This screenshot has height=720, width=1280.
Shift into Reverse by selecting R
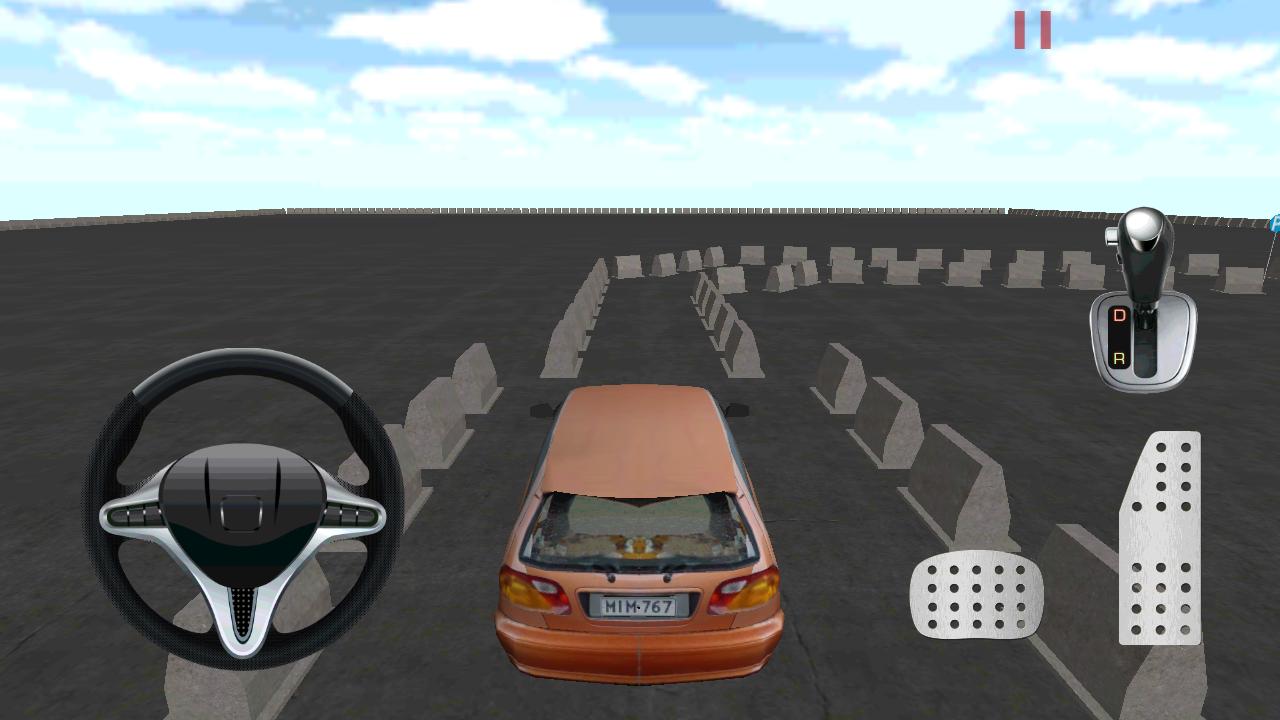1119,356
